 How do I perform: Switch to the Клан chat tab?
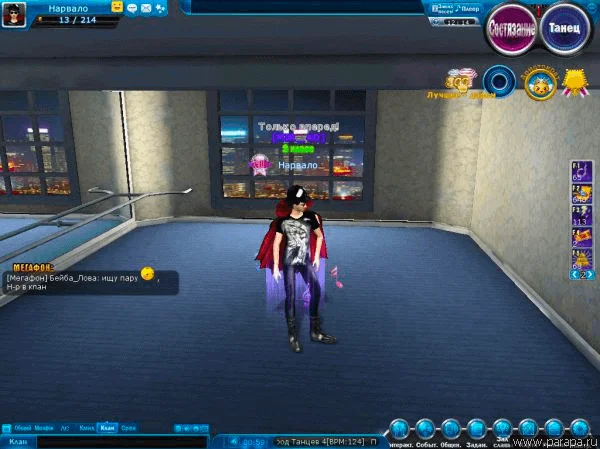click(108, 428)
